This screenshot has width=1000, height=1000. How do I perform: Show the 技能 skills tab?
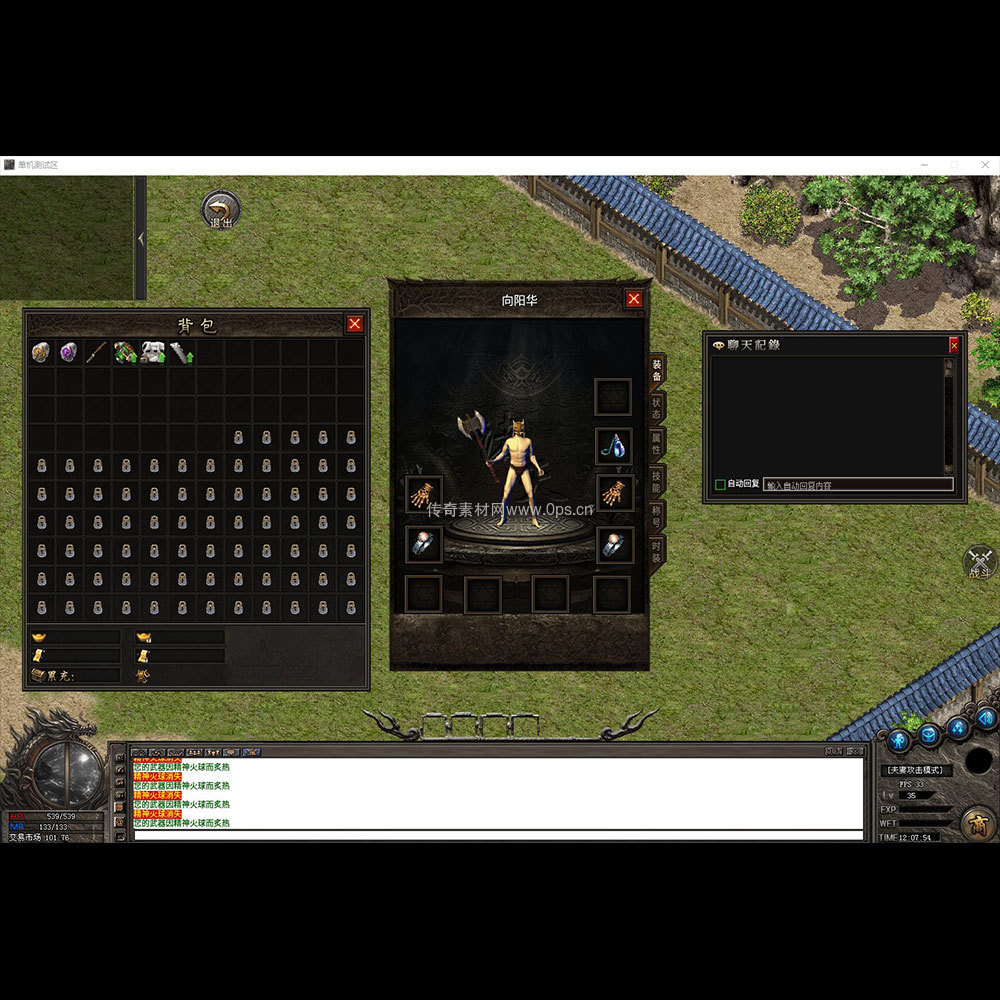pyautogui.click(x=656, y=480)
